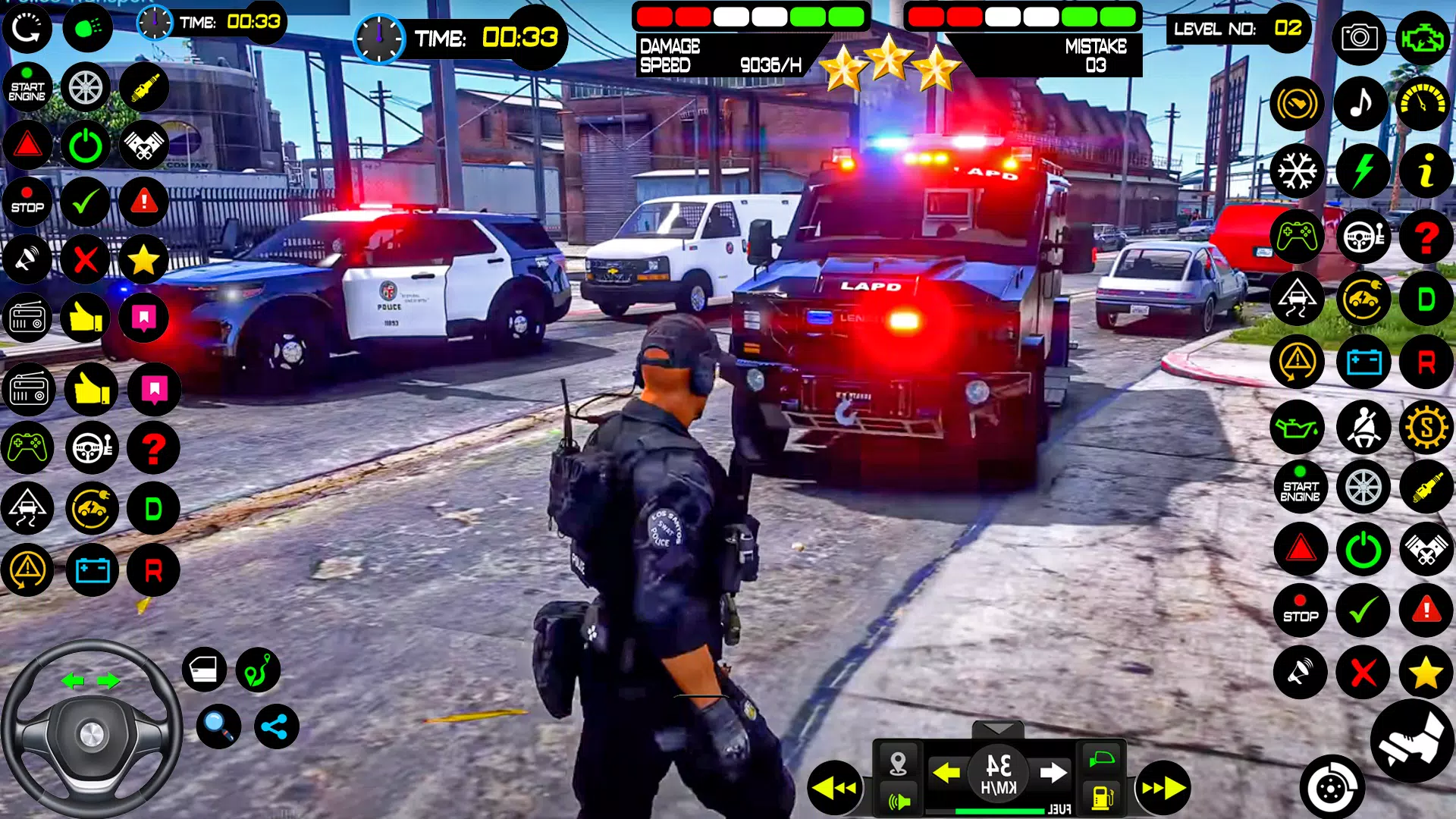Toggle the air conditioning snowflake icon
1456x819 pixels.
pyautogui.click(x=1297, y=171)
